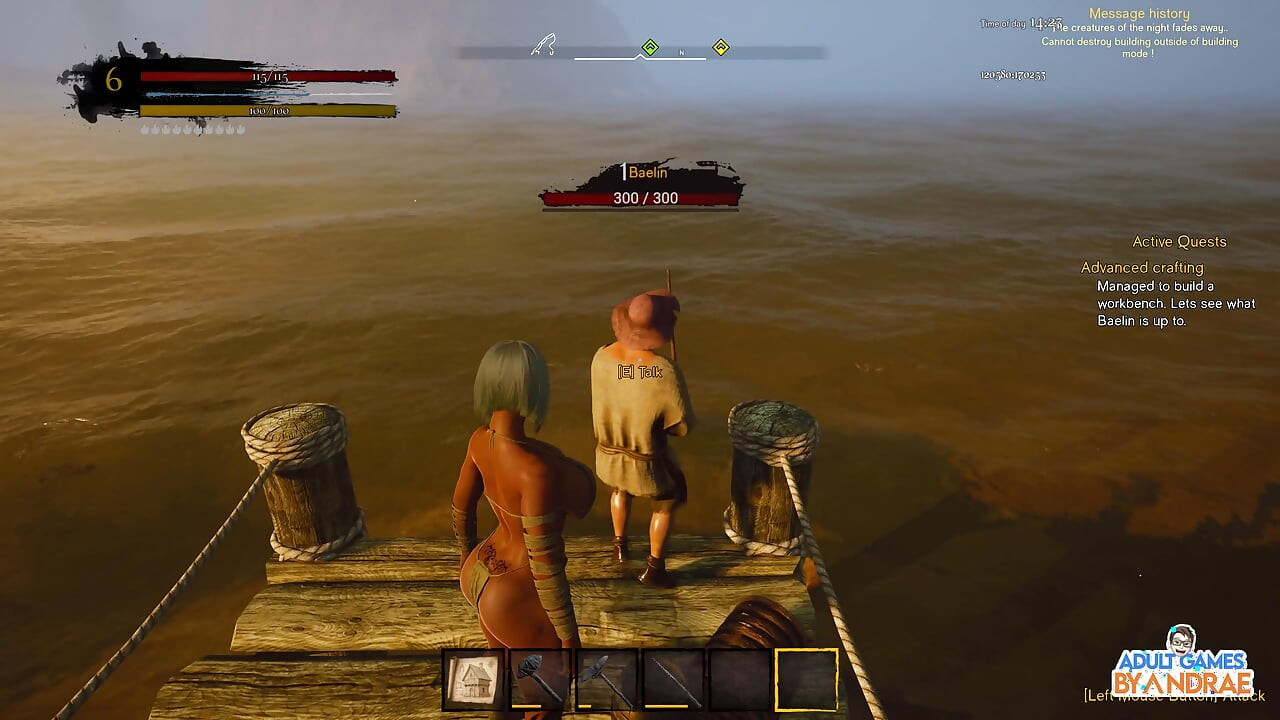This screenshot has height=720, width=1280.
Task: Click the N direction marker on the compass
Action: (x=682, y=52)
